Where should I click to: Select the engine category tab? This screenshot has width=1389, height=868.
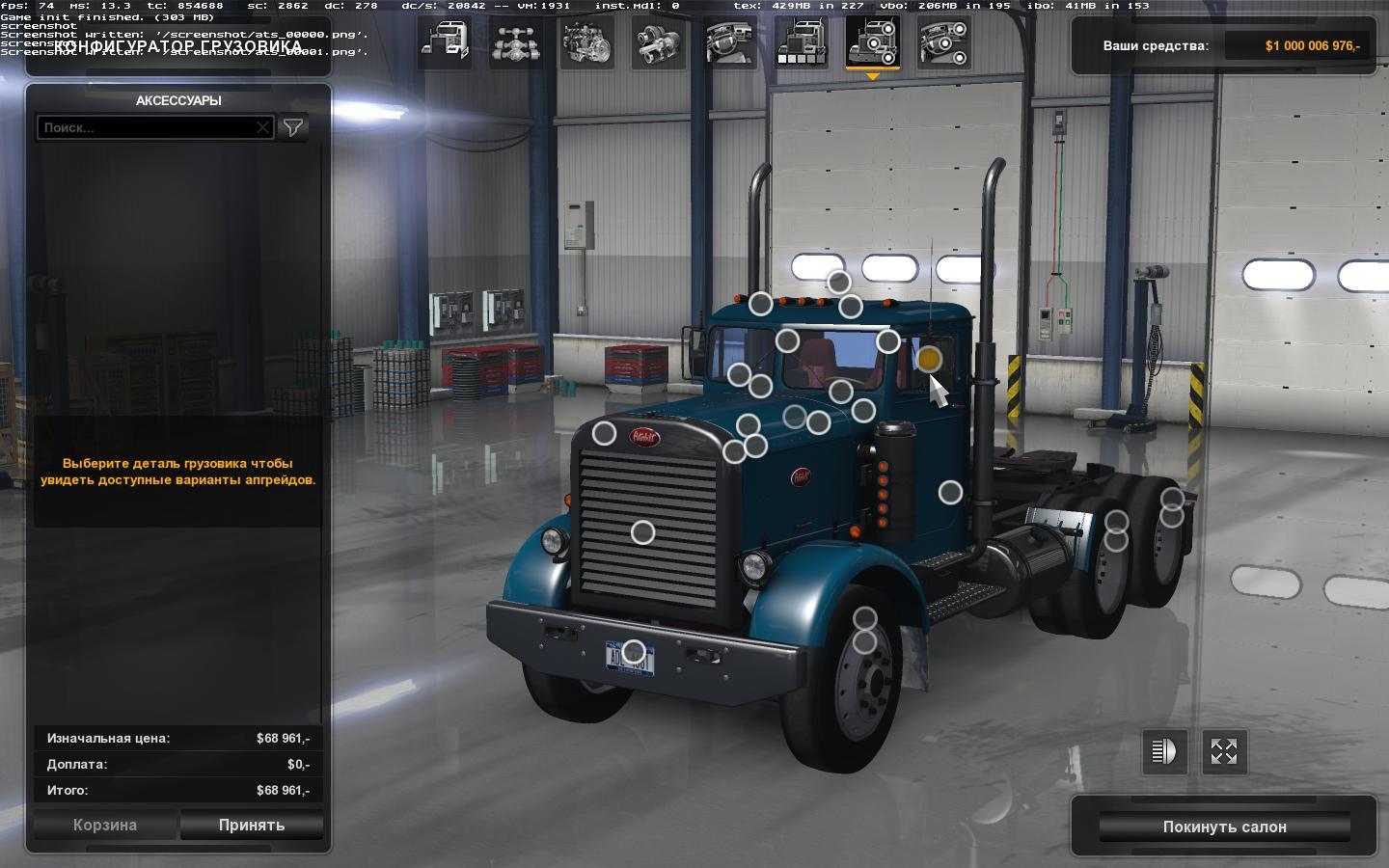tap(588, 42)
